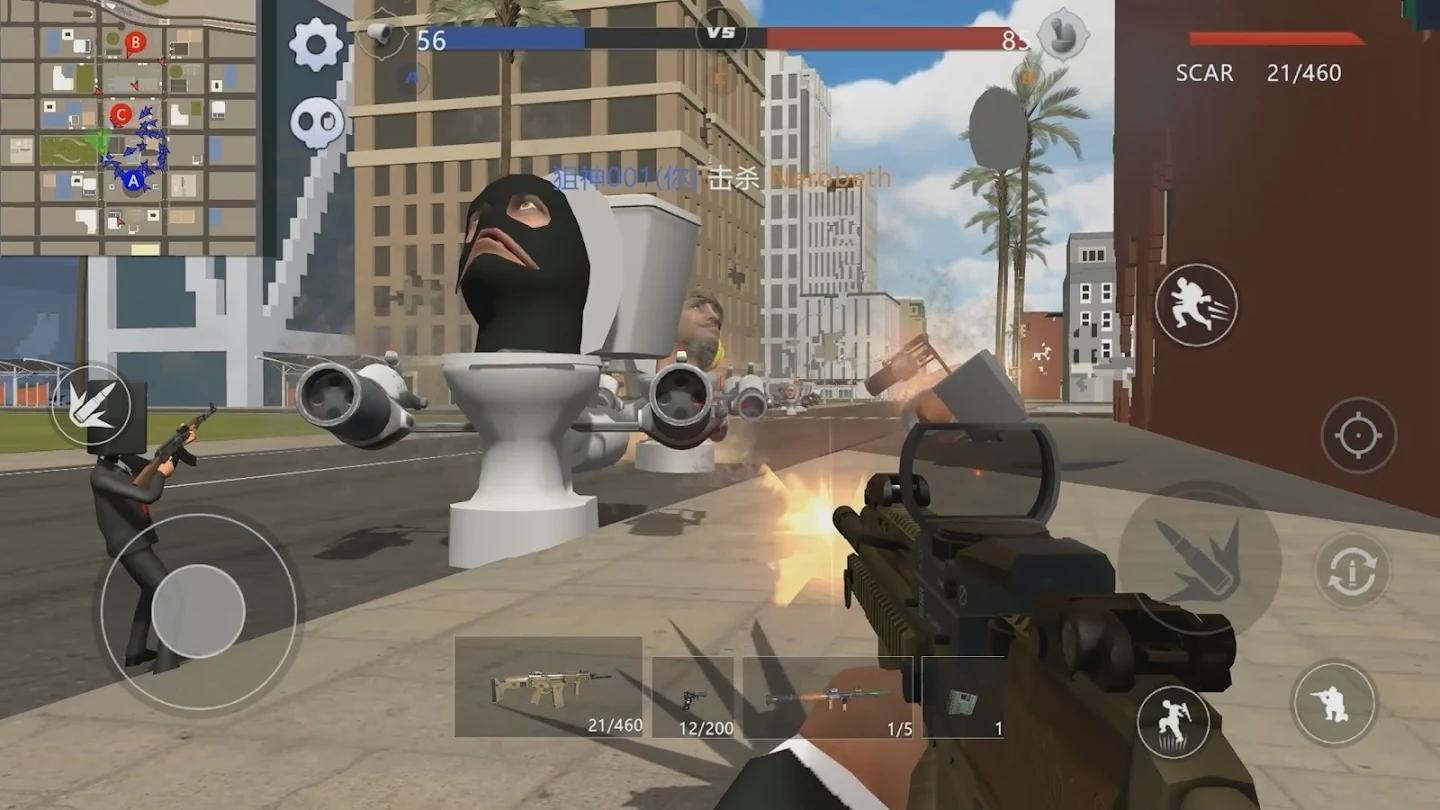Click the city minimap
This screenshot has width=1440, height=810.
(129, 127)
